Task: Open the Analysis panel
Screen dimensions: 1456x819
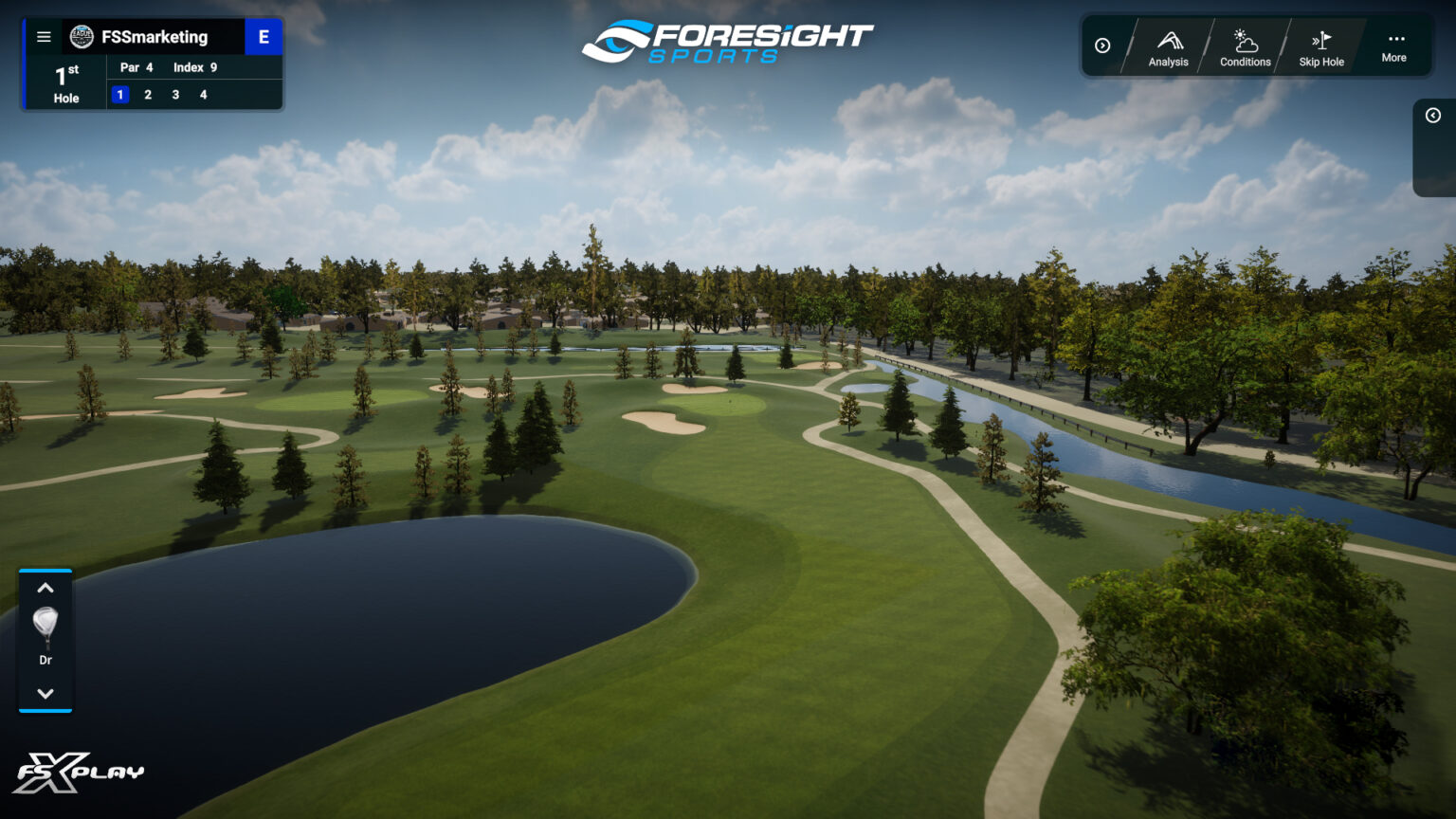Action: click(1168, 47)
